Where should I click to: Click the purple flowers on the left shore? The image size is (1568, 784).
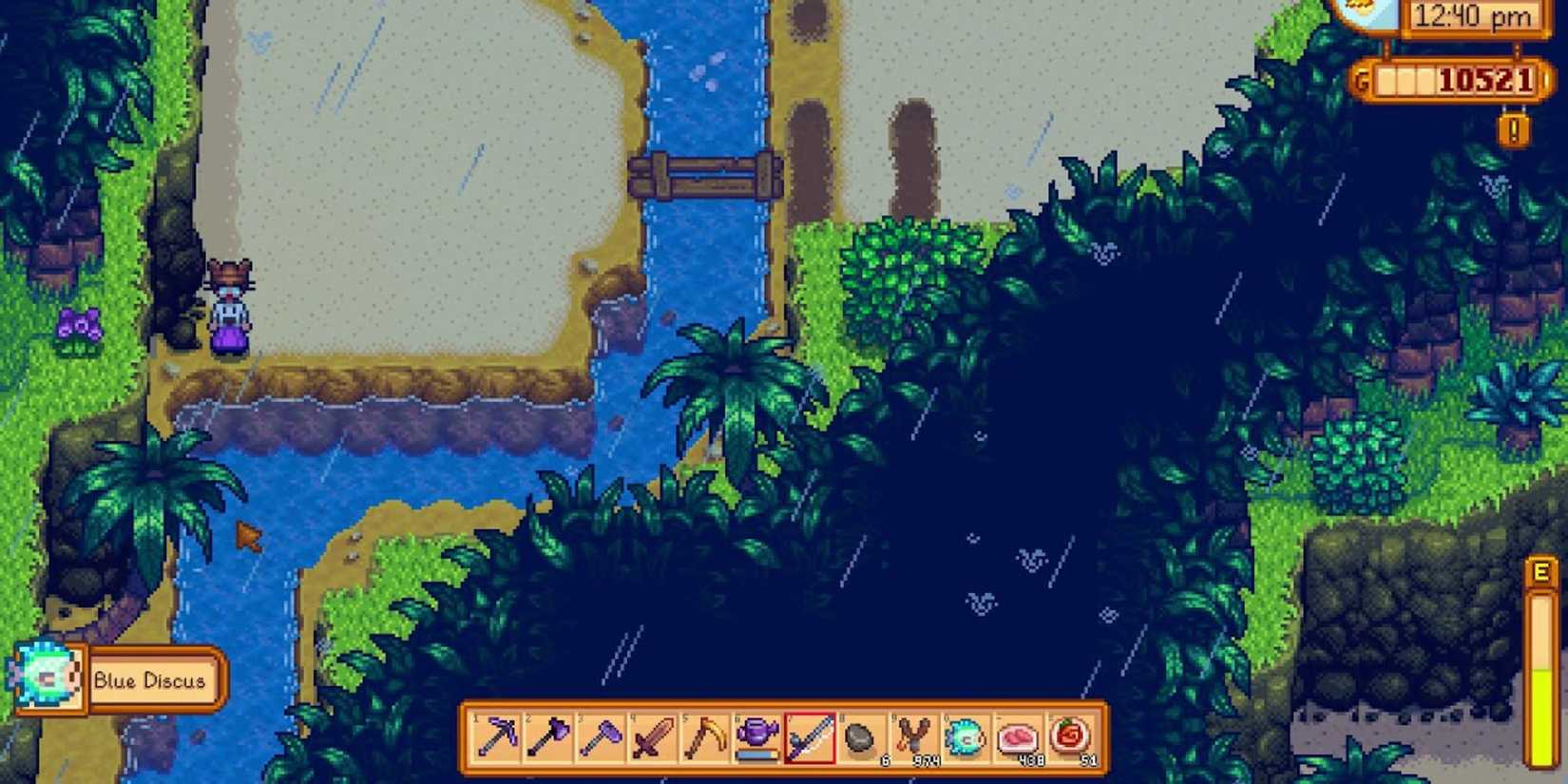(81, 323)
